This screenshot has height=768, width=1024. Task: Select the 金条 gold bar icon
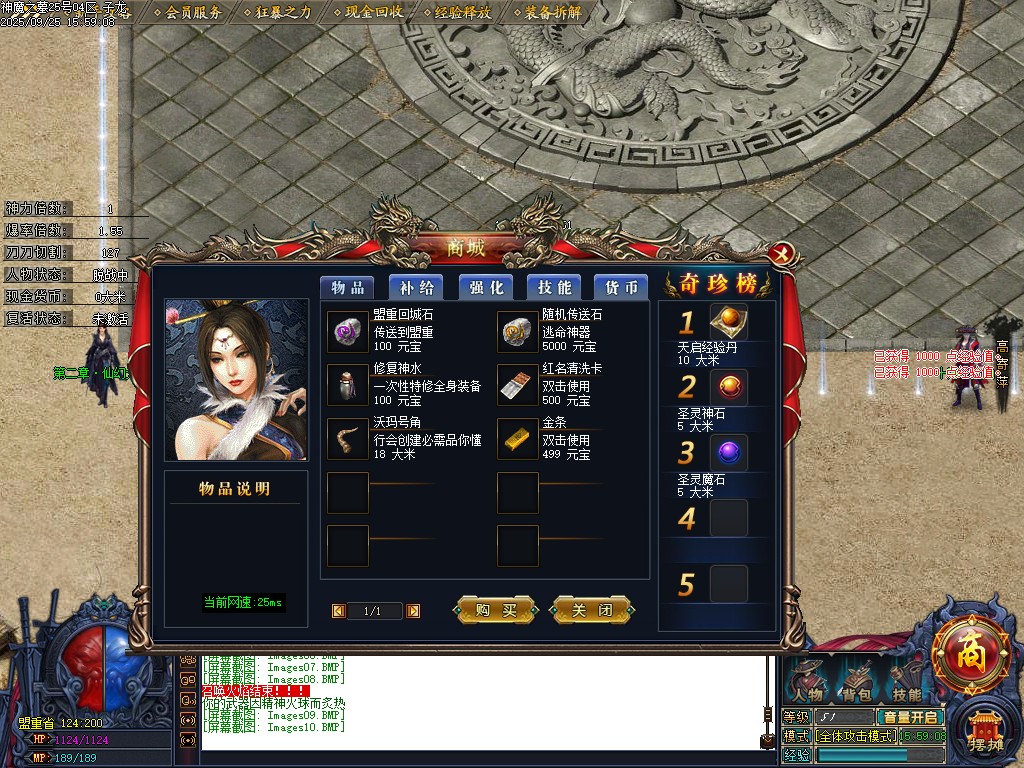click(x=518, y=439)
